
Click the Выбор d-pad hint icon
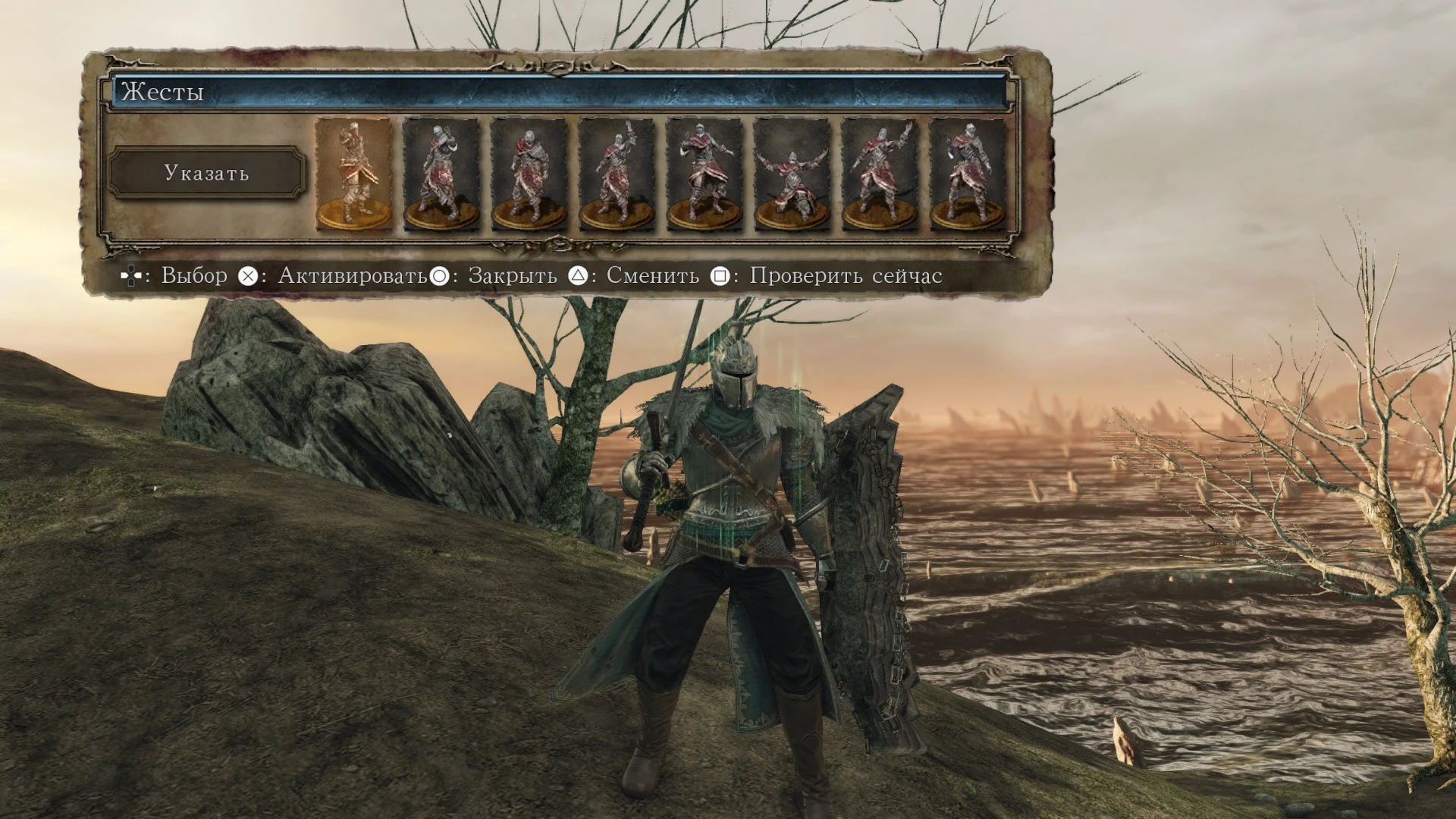point(131,275)
